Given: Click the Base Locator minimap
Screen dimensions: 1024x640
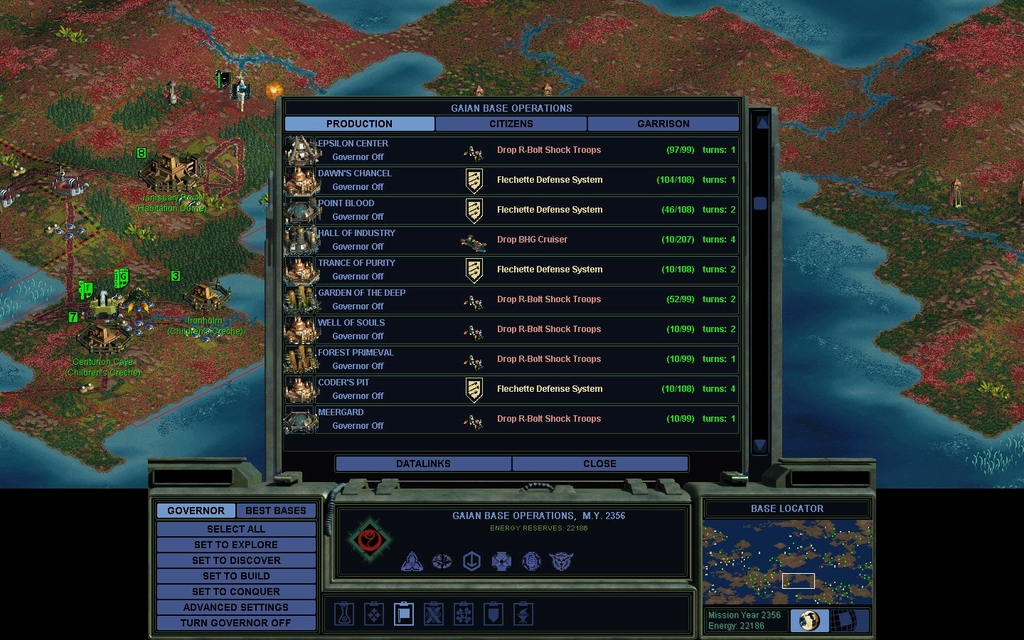Looking at the screenshot, I should [x=786, y=562].
